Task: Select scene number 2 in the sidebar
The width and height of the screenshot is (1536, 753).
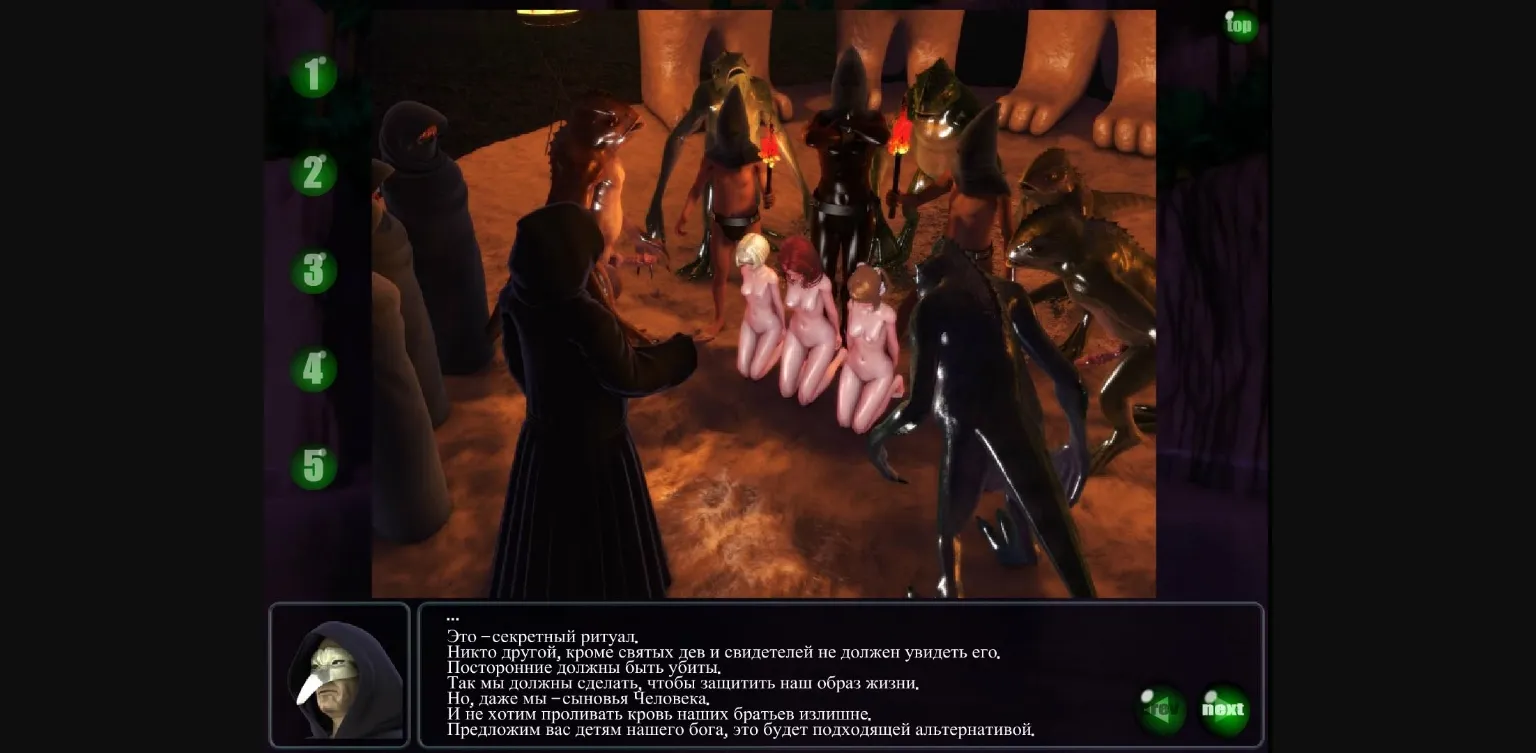Action: click(x=313, y=174)
